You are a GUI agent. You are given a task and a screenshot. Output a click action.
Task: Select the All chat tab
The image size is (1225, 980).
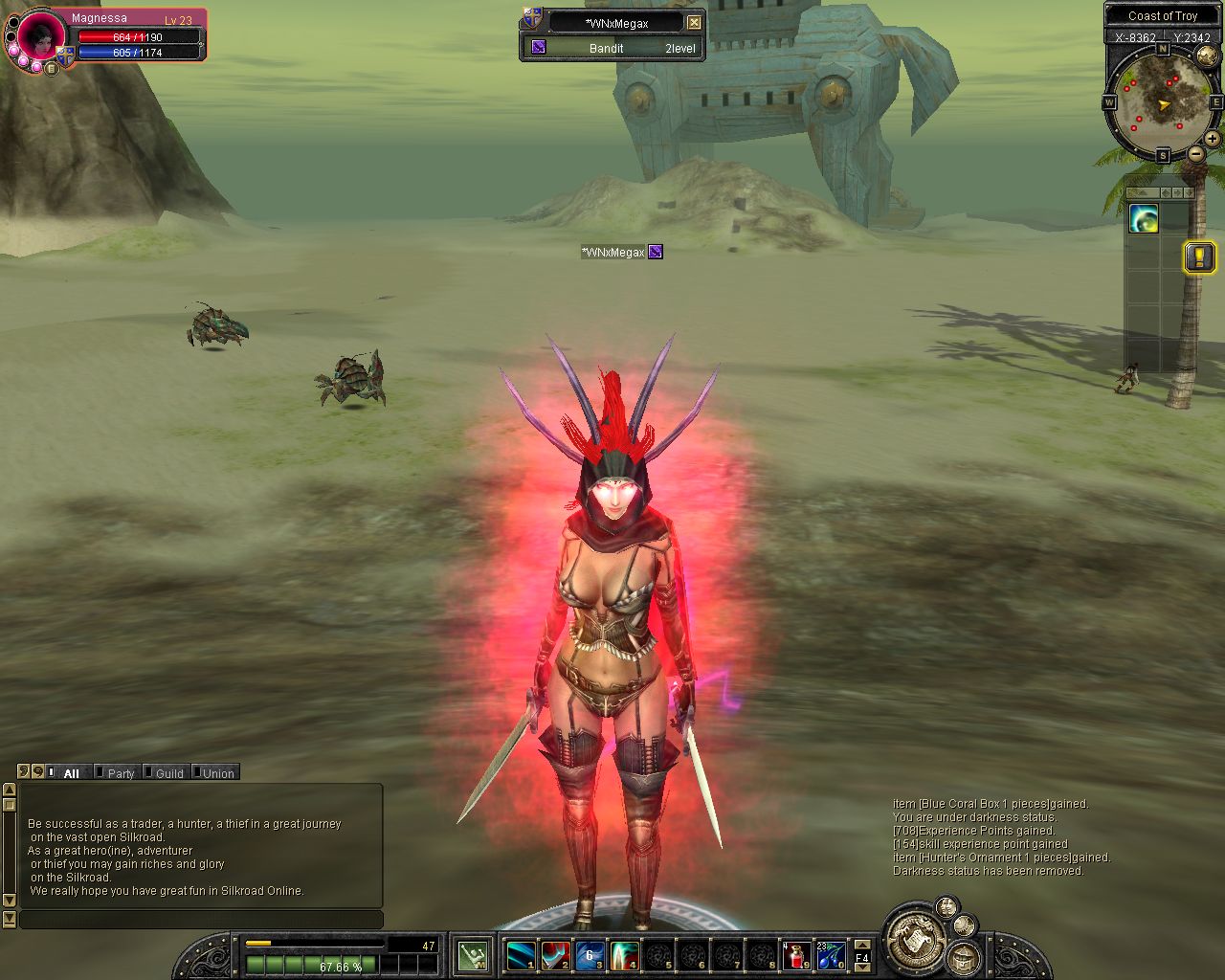coord(71,773)
